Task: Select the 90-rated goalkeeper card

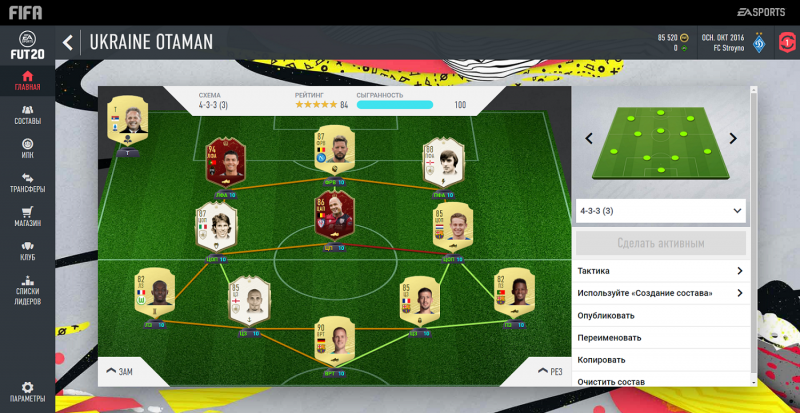Action: click(x=336, y=345)
